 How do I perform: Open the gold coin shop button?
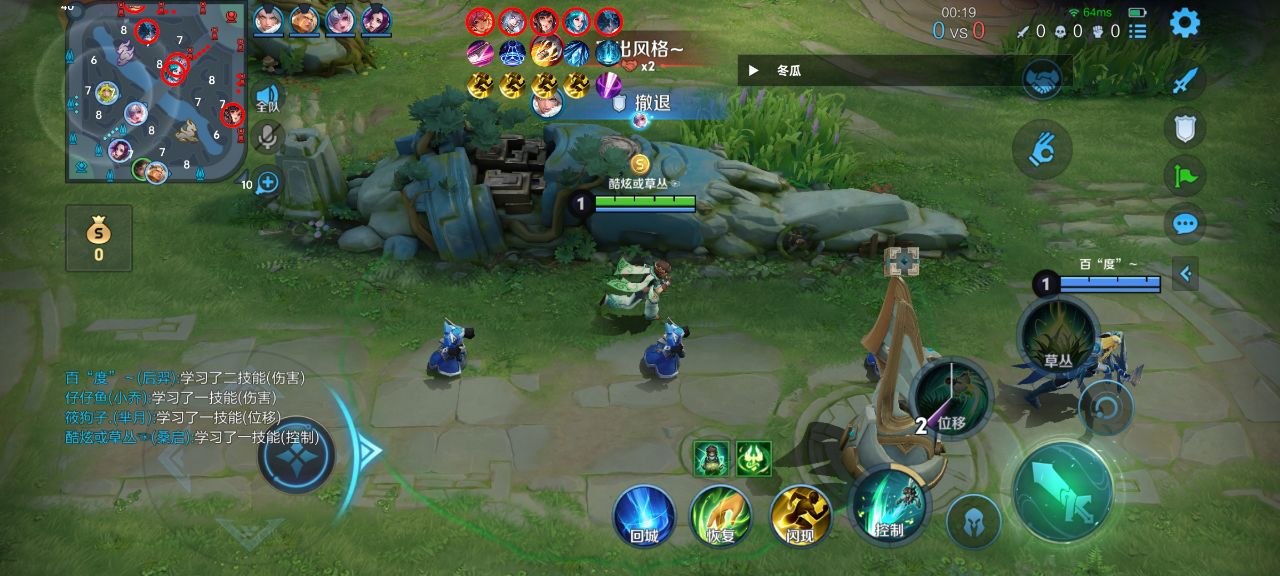99,237
